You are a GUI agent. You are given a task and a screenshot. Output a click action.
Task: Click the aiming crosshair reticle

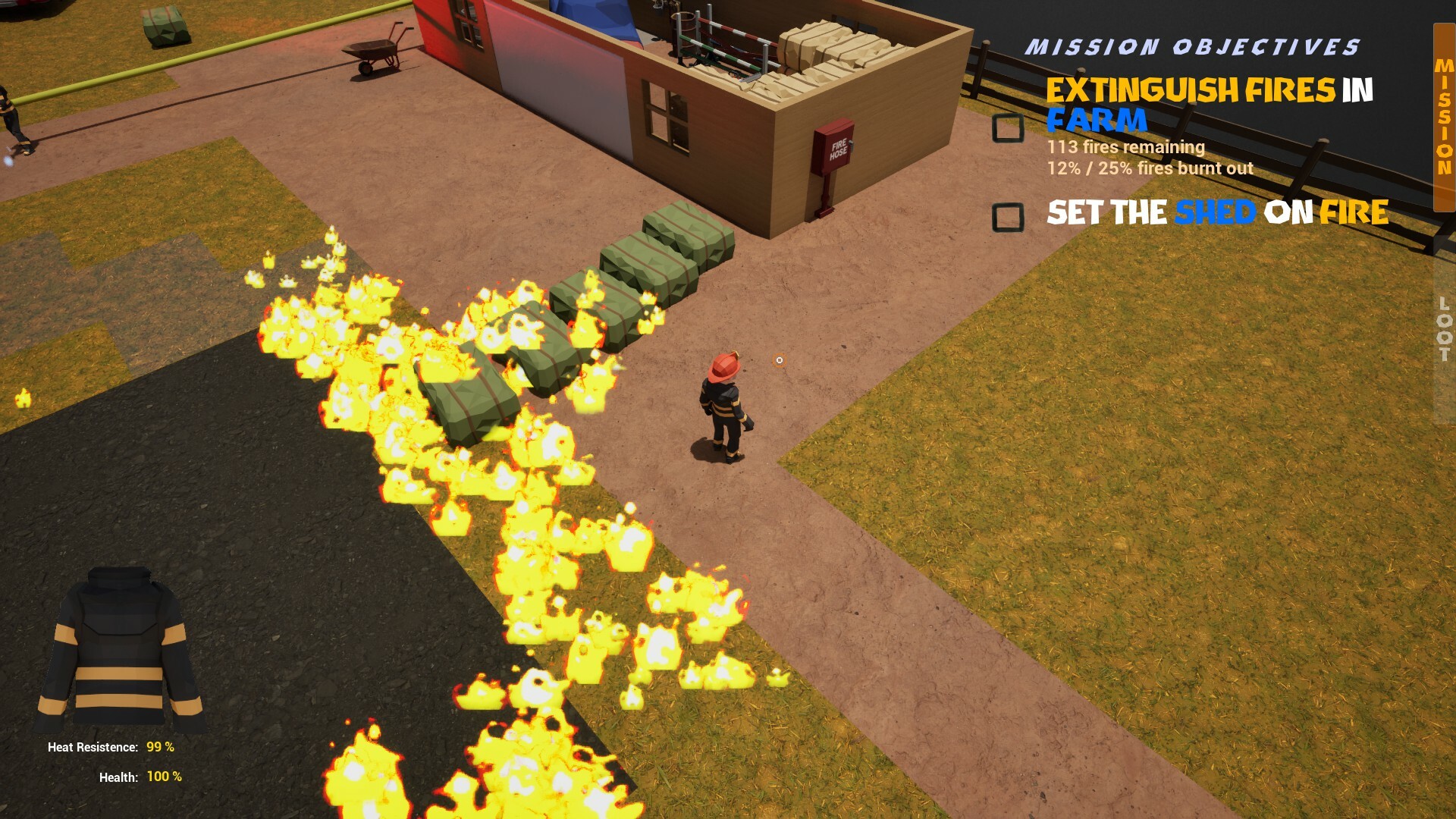pos(778,360)
